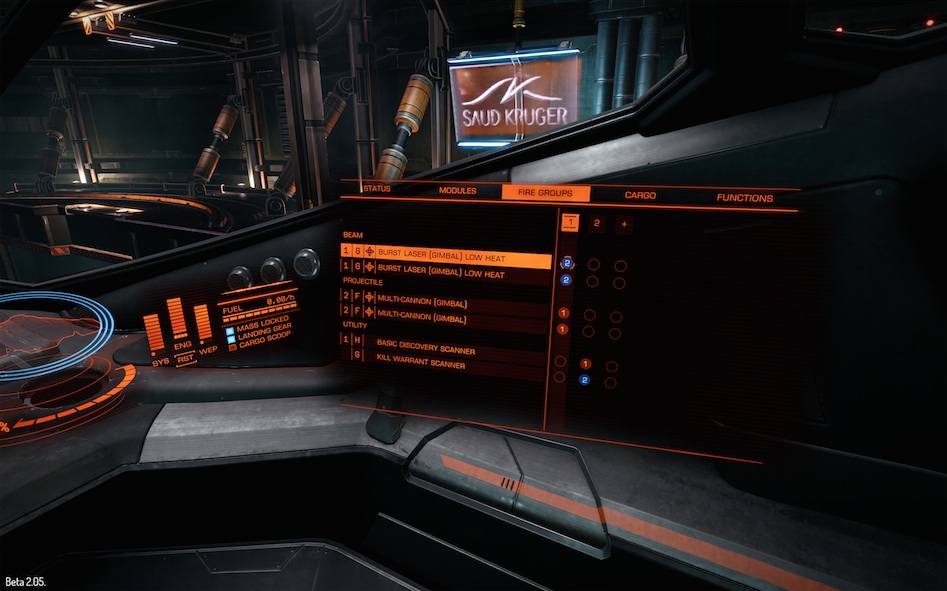Toggle Kill Warrant Scanner's blue 2 binding
The width and height of the screenshot is (947, 591).
[x=585, y=380]
